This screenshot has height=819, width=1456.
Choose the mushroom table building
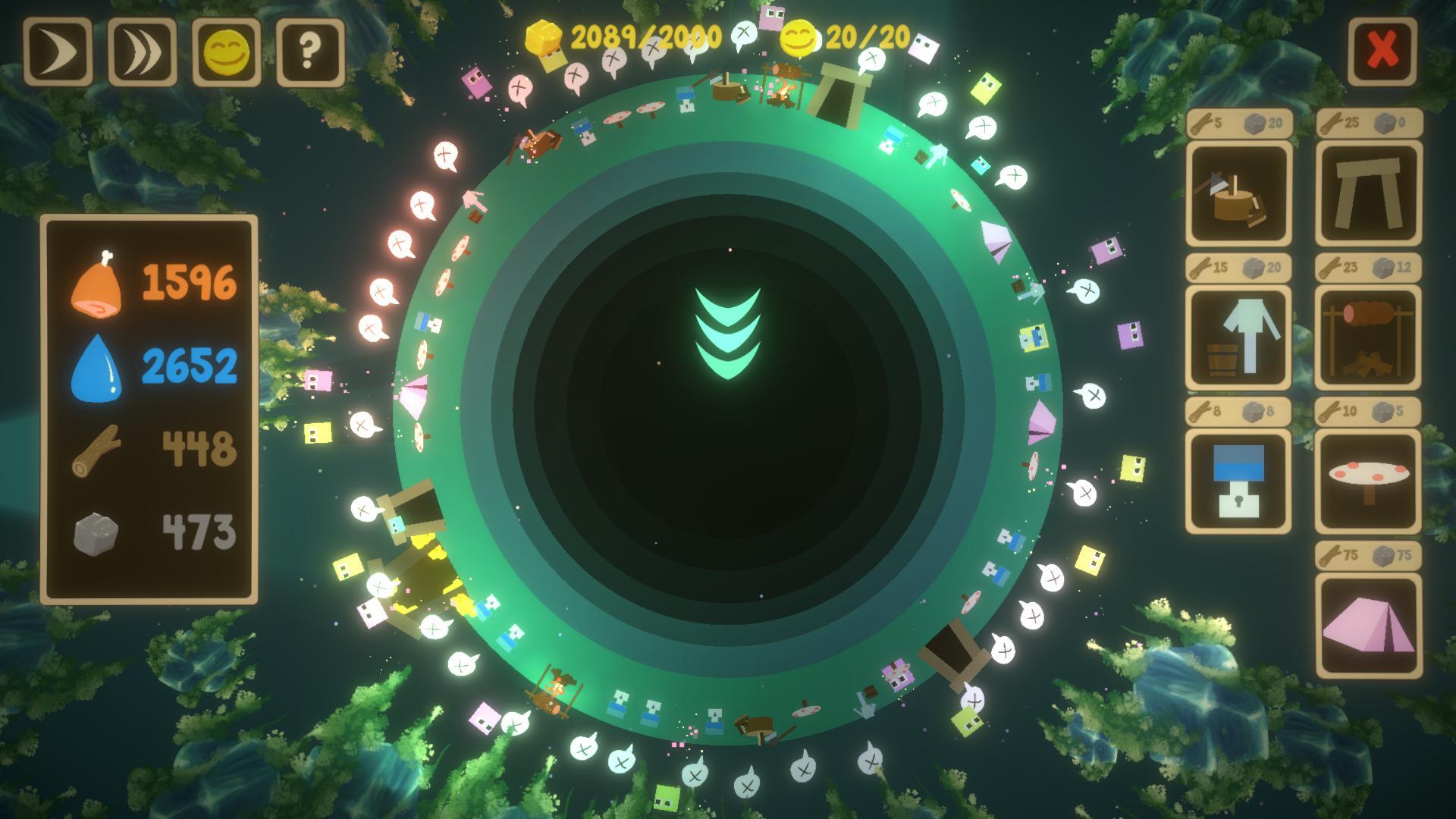1368,482
